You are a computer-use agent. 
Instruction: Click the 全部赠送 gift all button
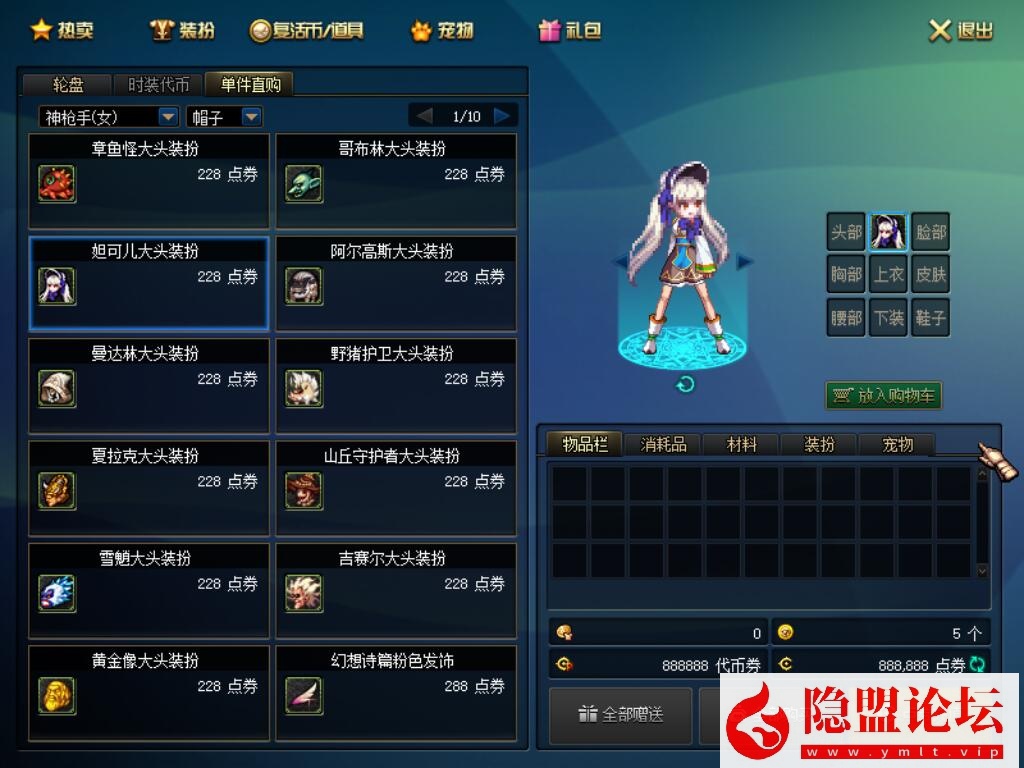[621, 714]
